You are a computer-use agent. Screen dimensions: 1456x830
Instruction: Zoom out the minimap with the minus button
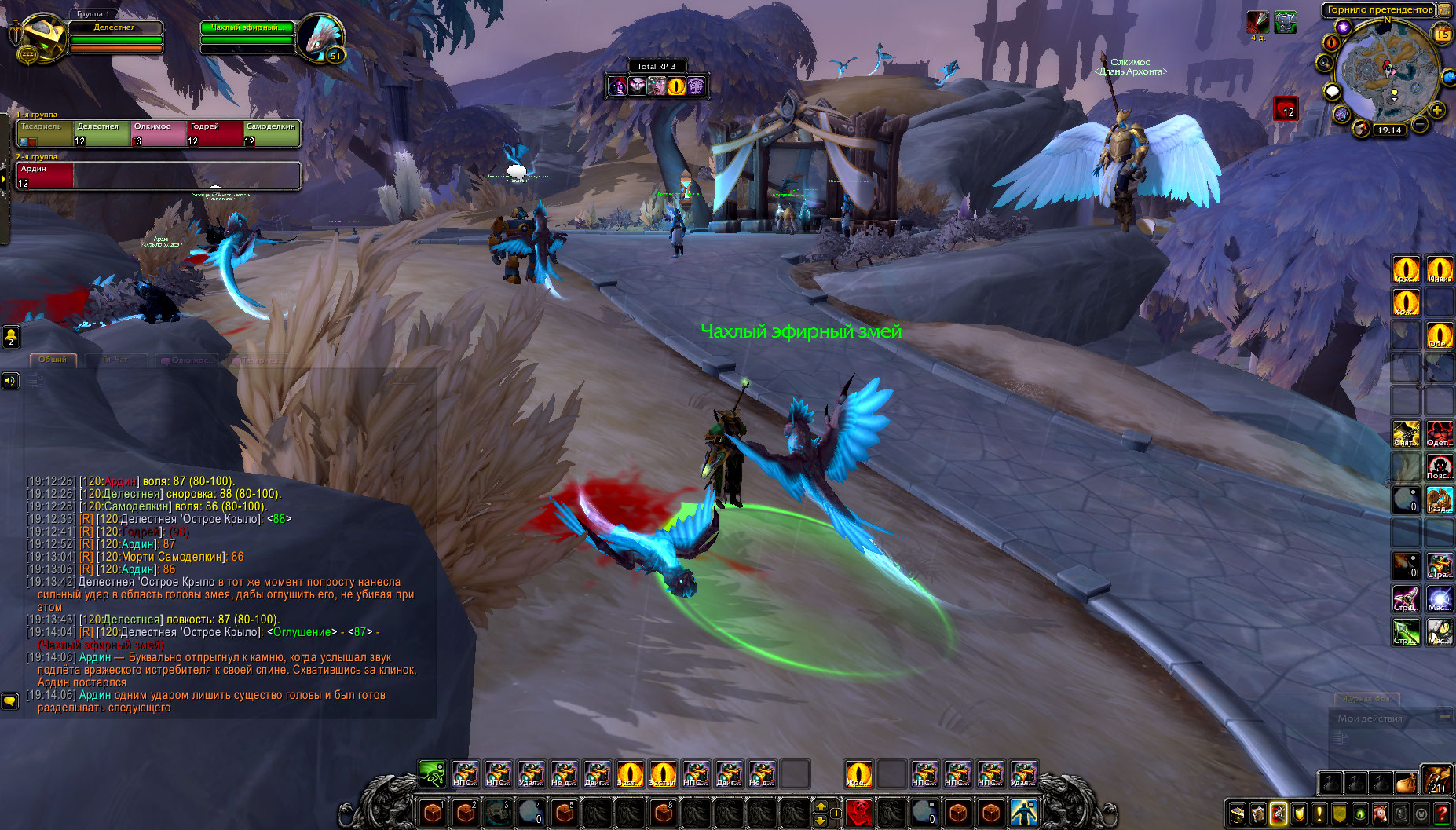(1420, 124)
